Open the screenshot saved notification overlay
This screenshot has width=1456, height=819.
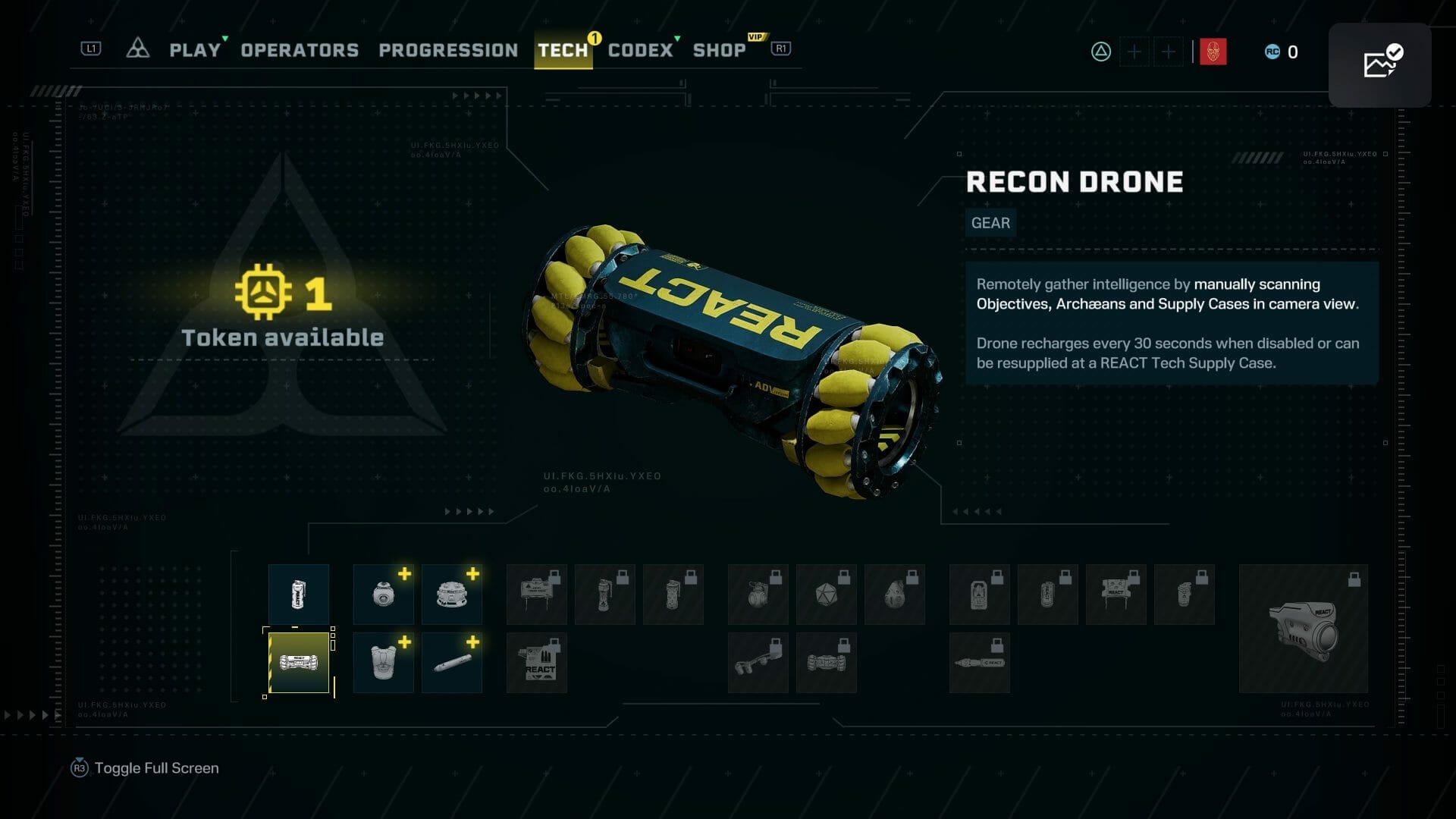pyautogui.click(x=1379, y=64)
